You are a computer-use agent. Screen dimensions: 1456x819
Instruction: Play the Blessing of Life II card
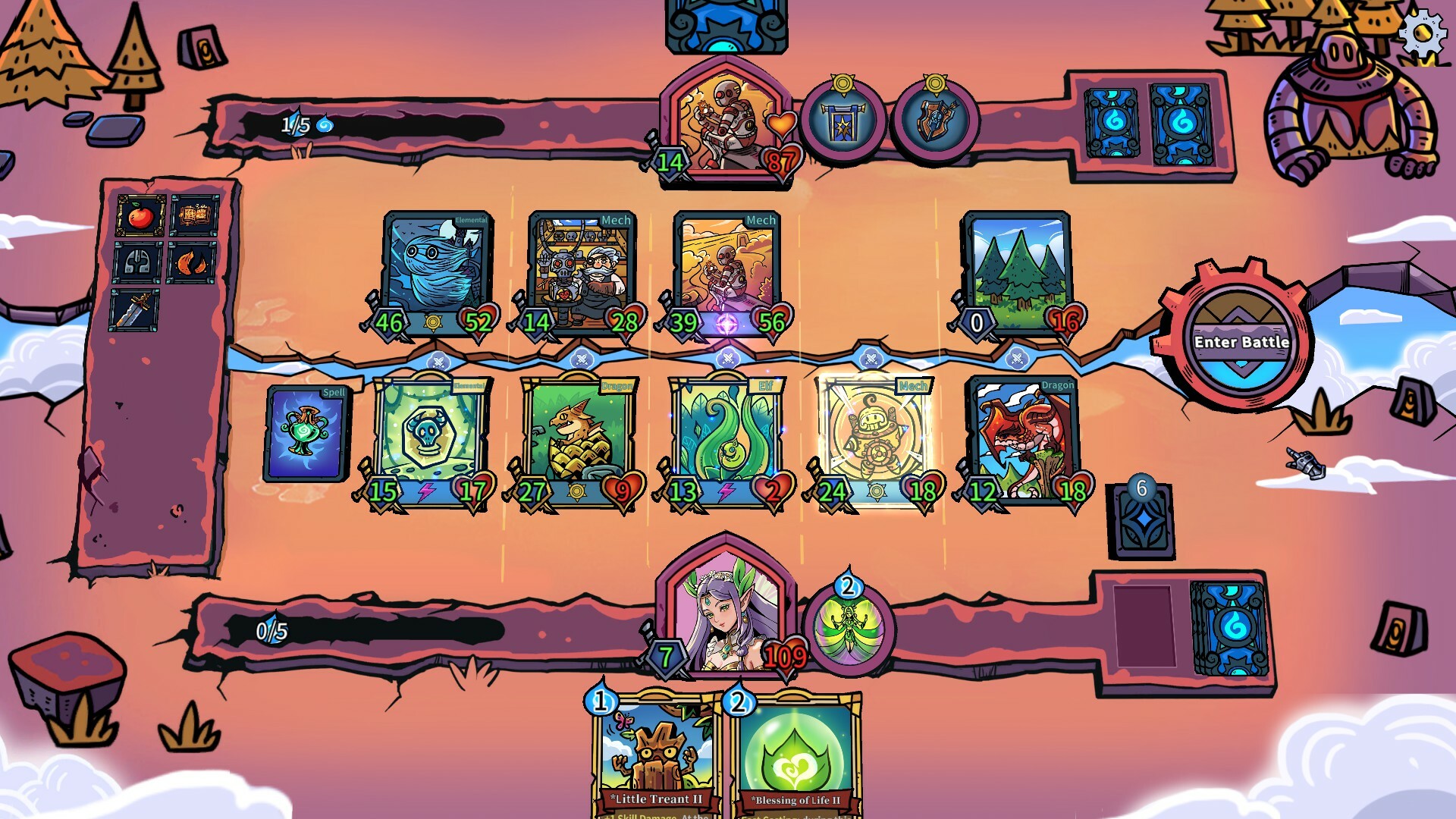792,751
